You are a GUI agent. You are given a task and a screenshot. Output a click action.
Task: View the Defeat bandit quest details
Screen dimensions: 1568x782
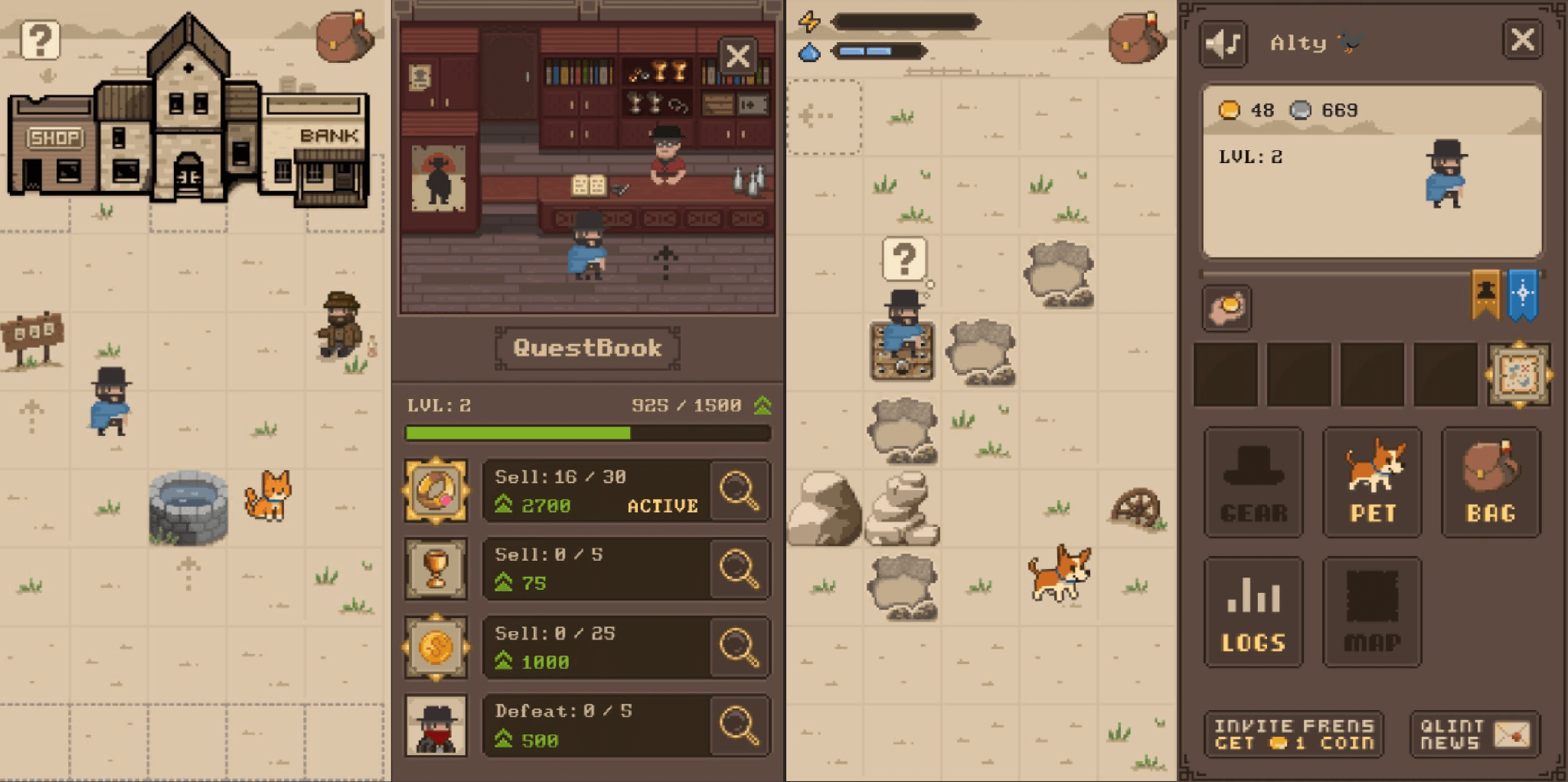click(739, 725)
